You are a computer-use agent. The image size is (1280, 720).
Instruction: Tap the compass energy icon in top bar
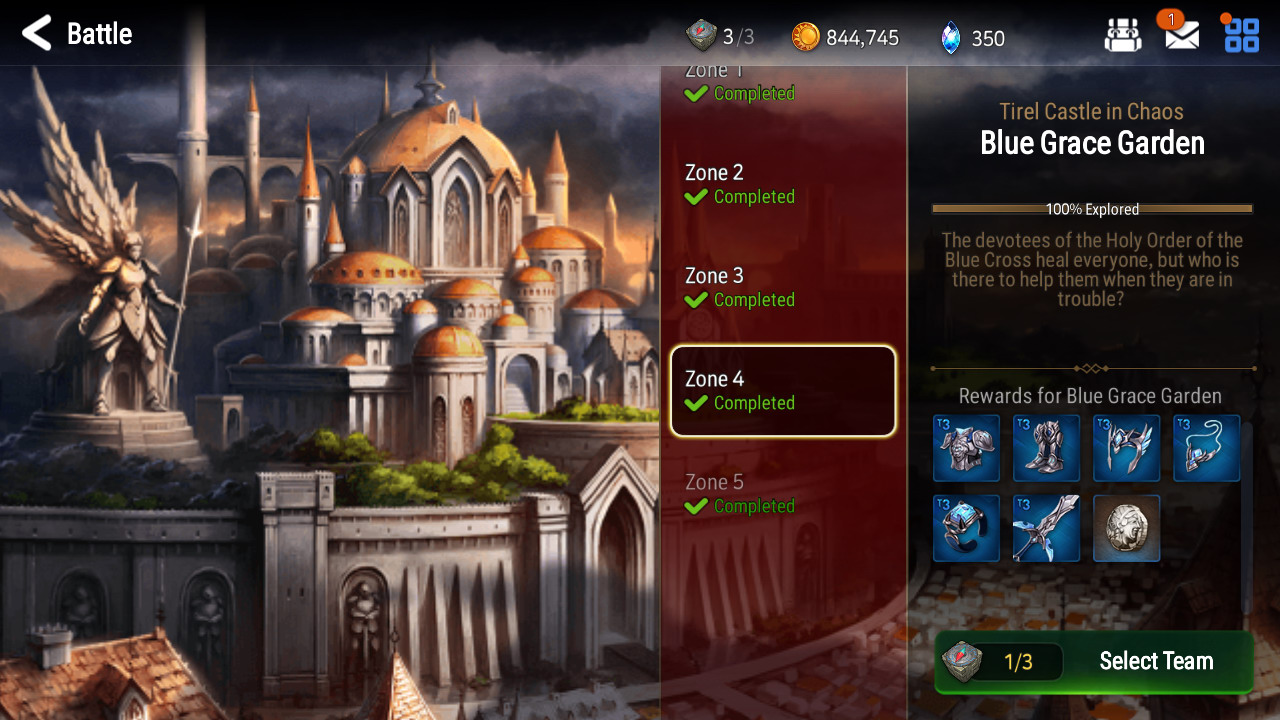coord(701,37)
